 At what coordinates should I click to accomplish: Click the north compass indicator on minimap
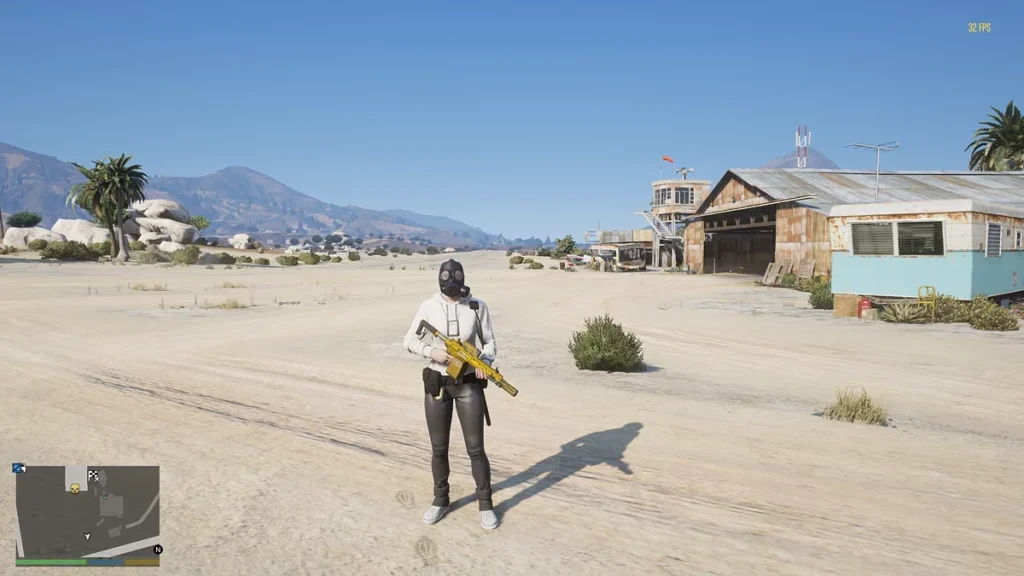(157, 549)
